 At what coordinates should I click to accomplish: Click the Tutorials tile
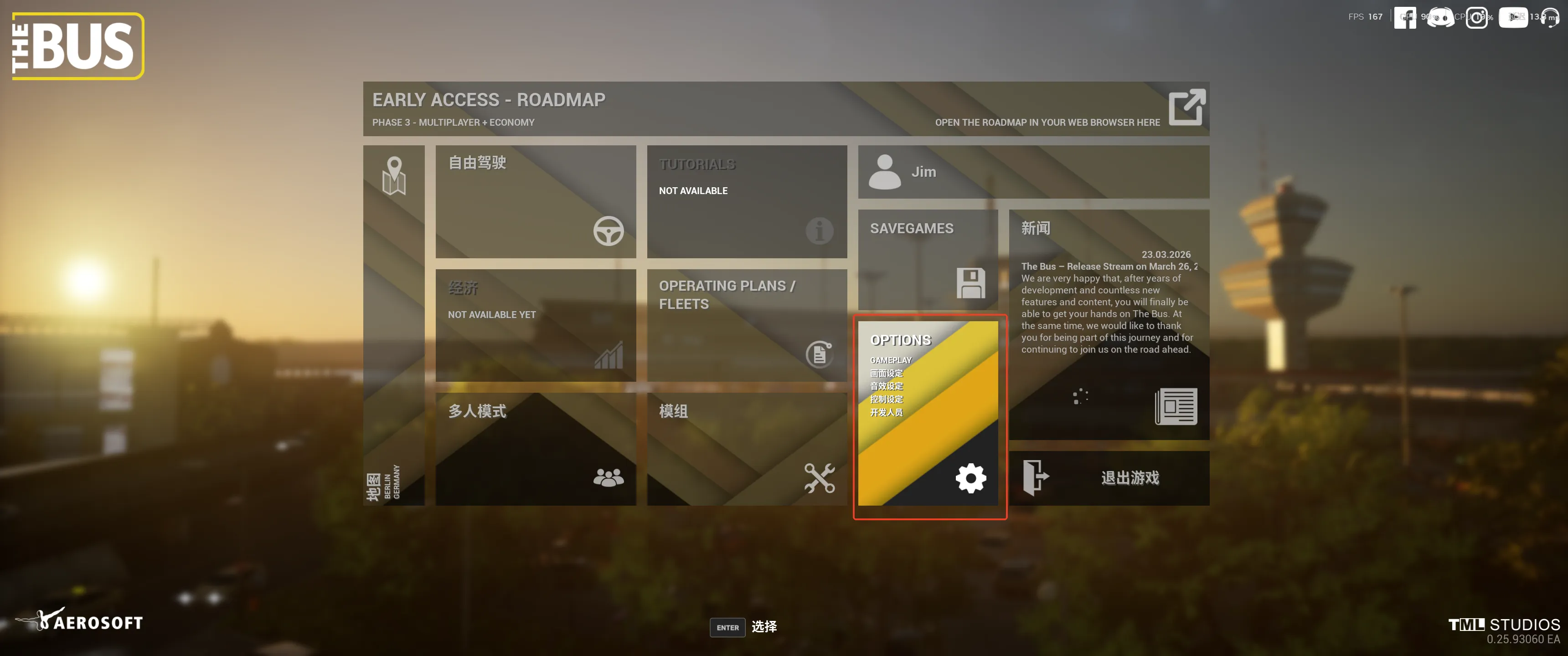746,201
